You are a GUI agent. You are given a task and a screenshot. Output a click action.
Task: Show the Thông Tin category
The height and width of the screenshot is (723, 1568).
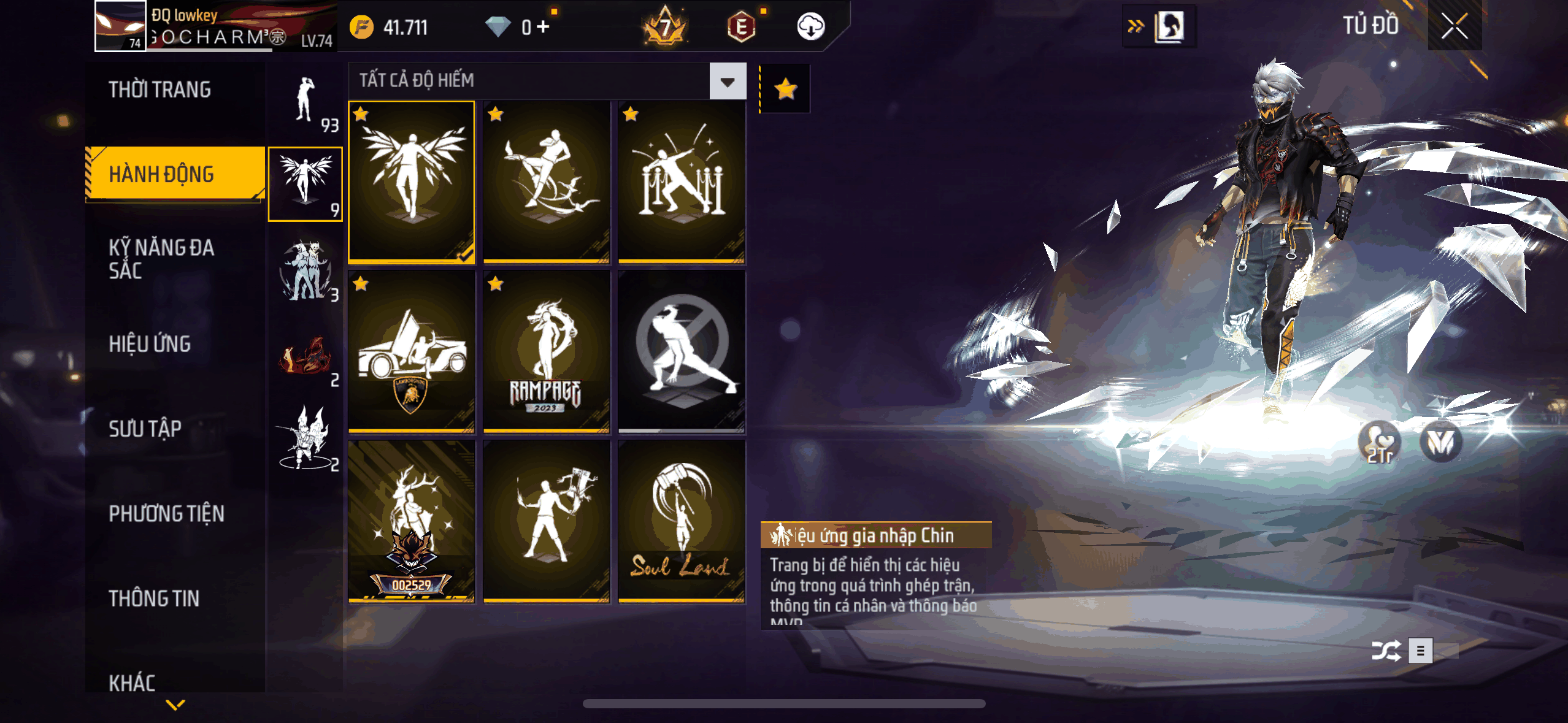click(x=154, y=599)
